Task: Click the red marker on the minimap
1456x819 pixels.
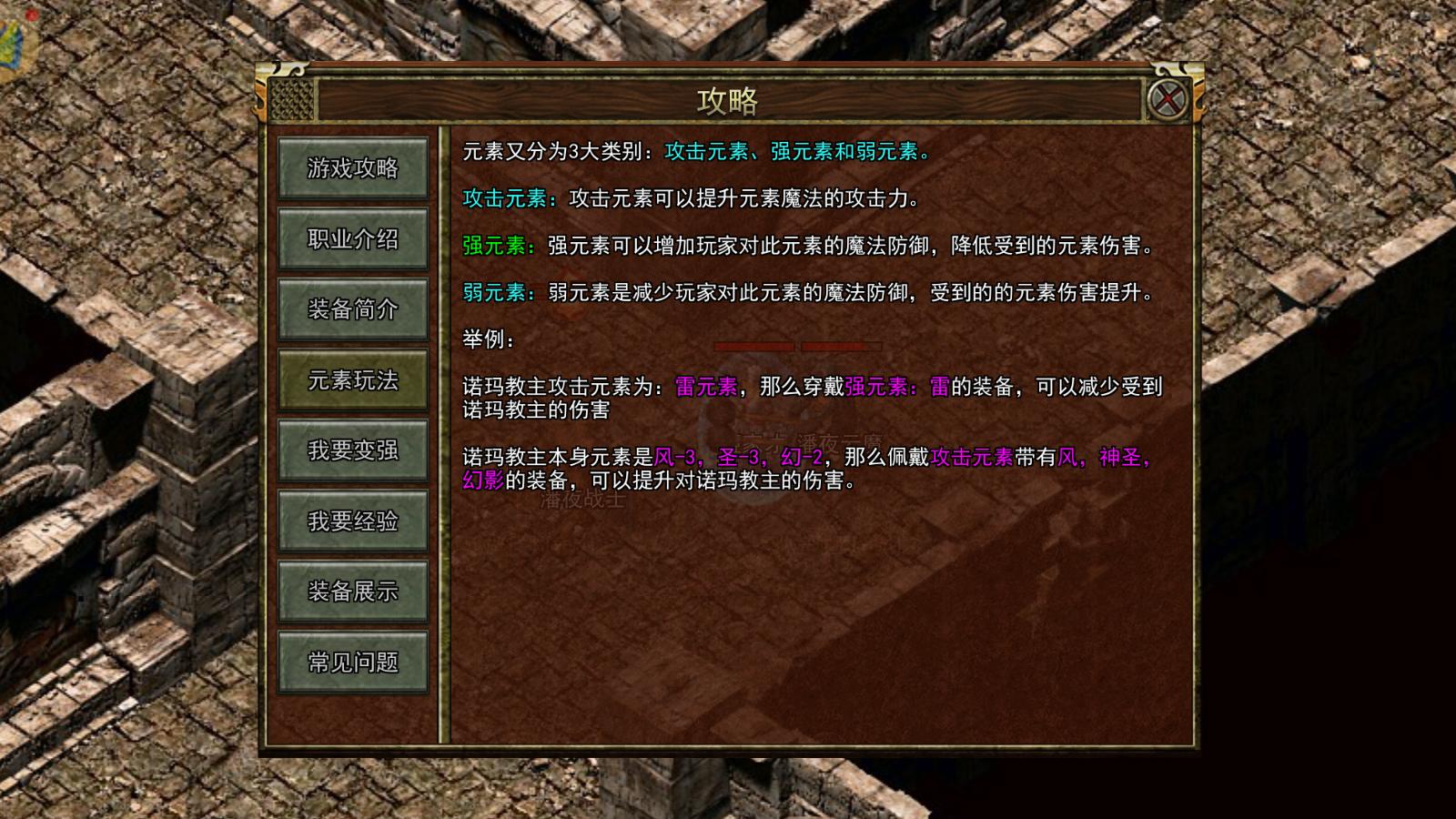Action: [x=33, y=15]
